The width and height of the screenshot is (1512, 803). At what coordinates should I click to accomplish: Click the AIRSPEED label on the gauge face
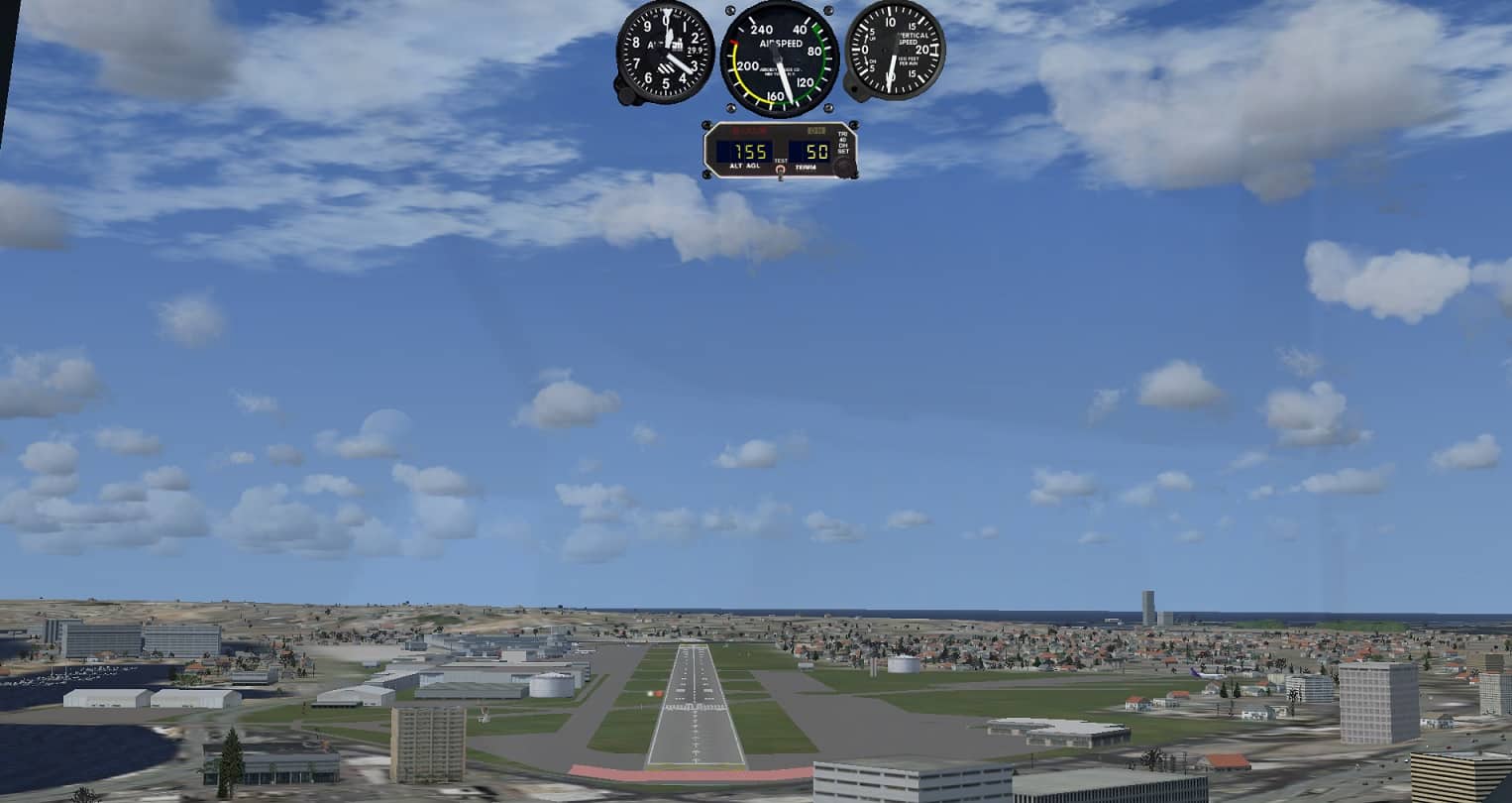tap(781, 43)
